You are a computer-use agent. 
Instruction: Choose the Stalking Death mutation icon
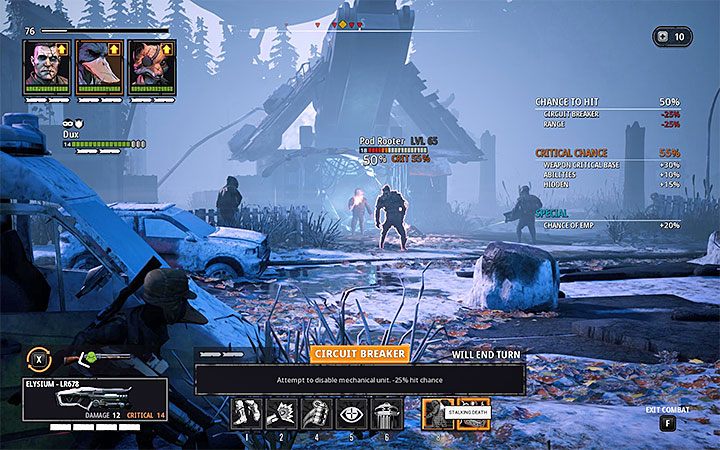coord(472,413)
